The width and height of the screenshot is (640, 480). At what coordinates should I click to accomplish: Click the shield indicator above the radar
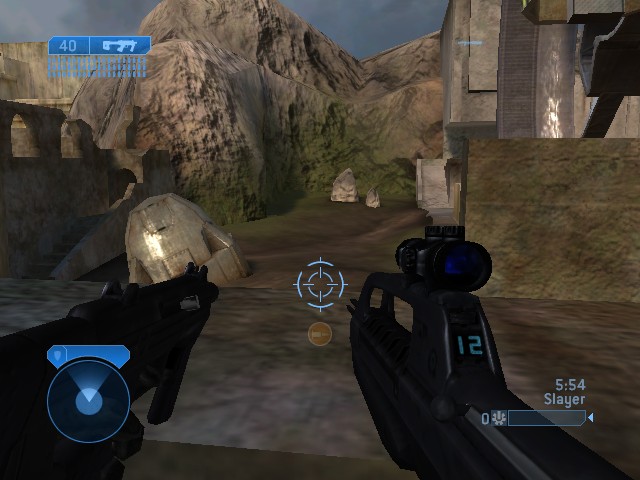pyautogui.click(x=88, y=353)
